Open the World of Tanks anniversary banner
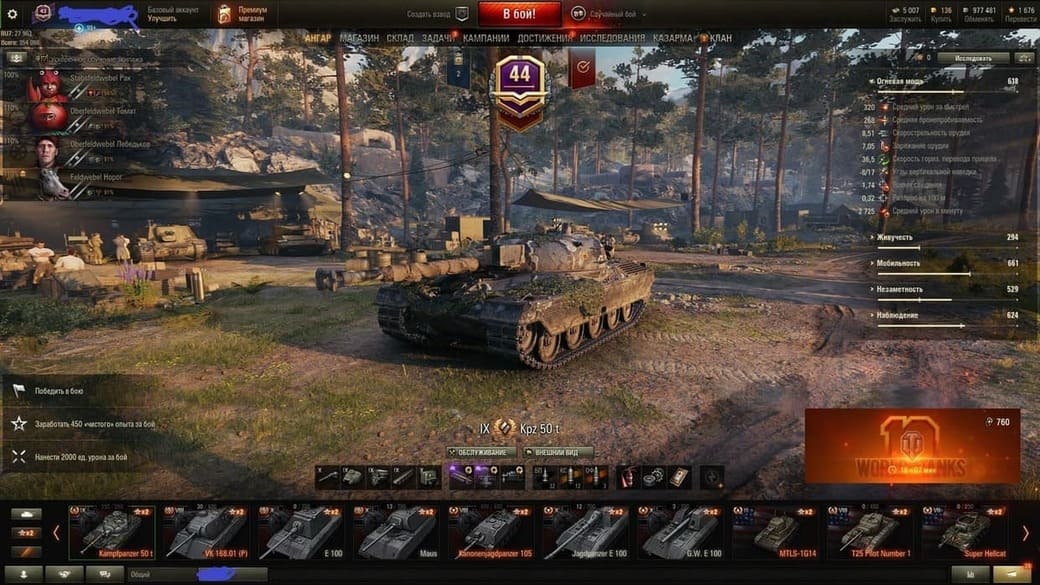This screenshot has width=1040, height=585. (912, 447)
